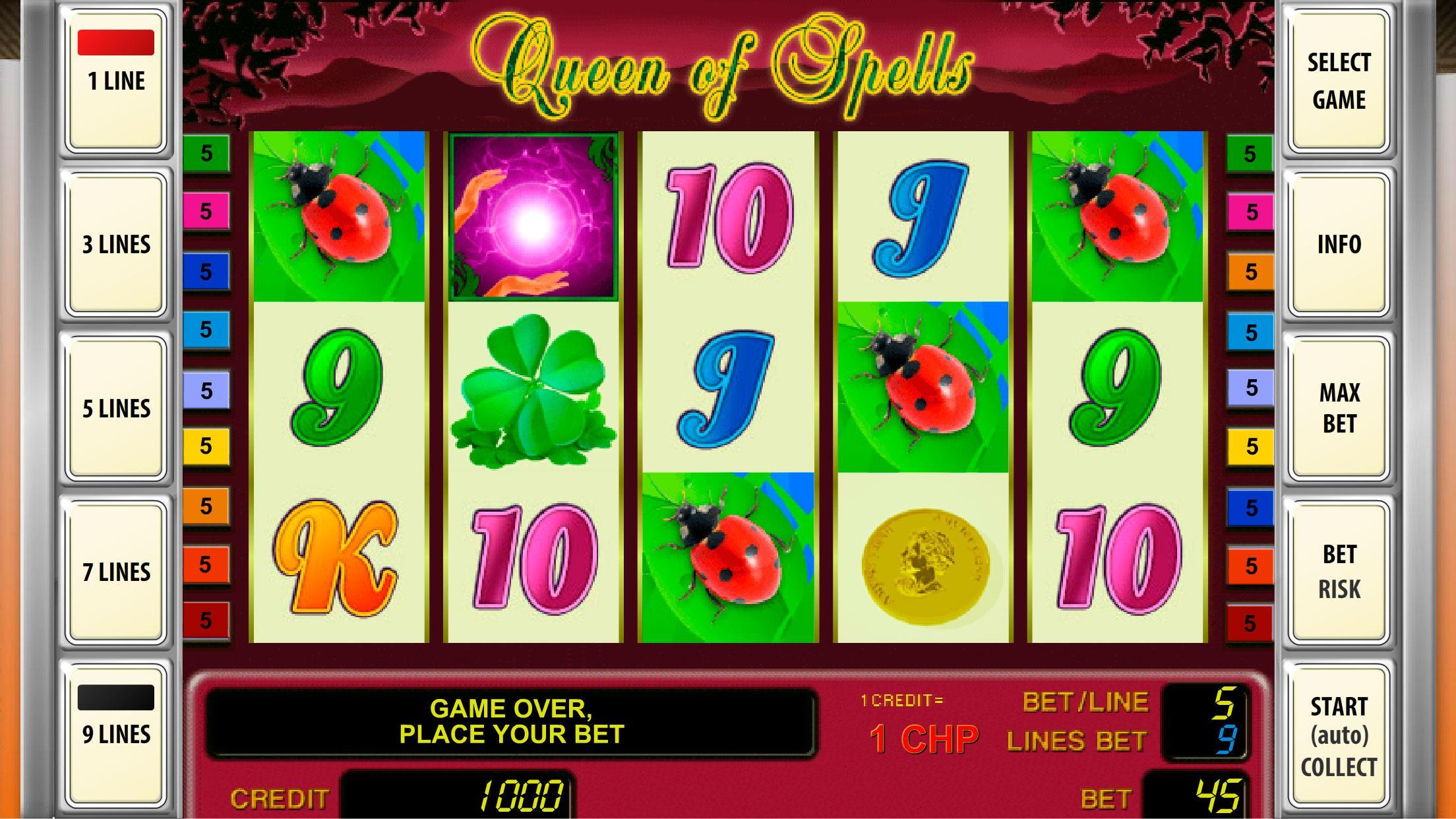Viewport: 1456px width, 819px height.
Task: Open the INFO paytable screen
Action: tap(1339, 244)
